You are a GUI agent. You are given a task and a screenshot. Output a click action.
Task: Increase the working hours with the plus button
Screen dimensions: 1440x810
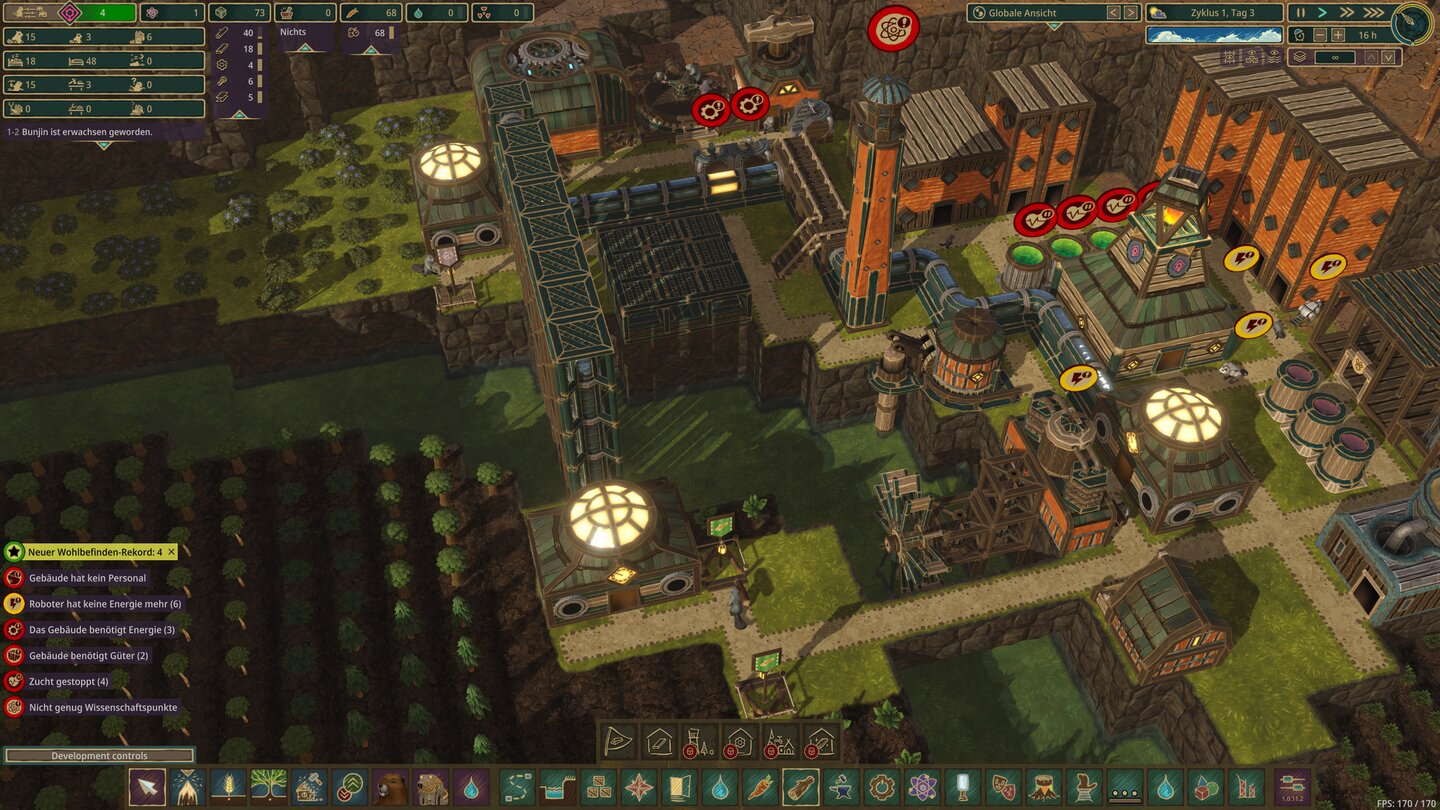pyautogui.click(x=1337, y=35)
